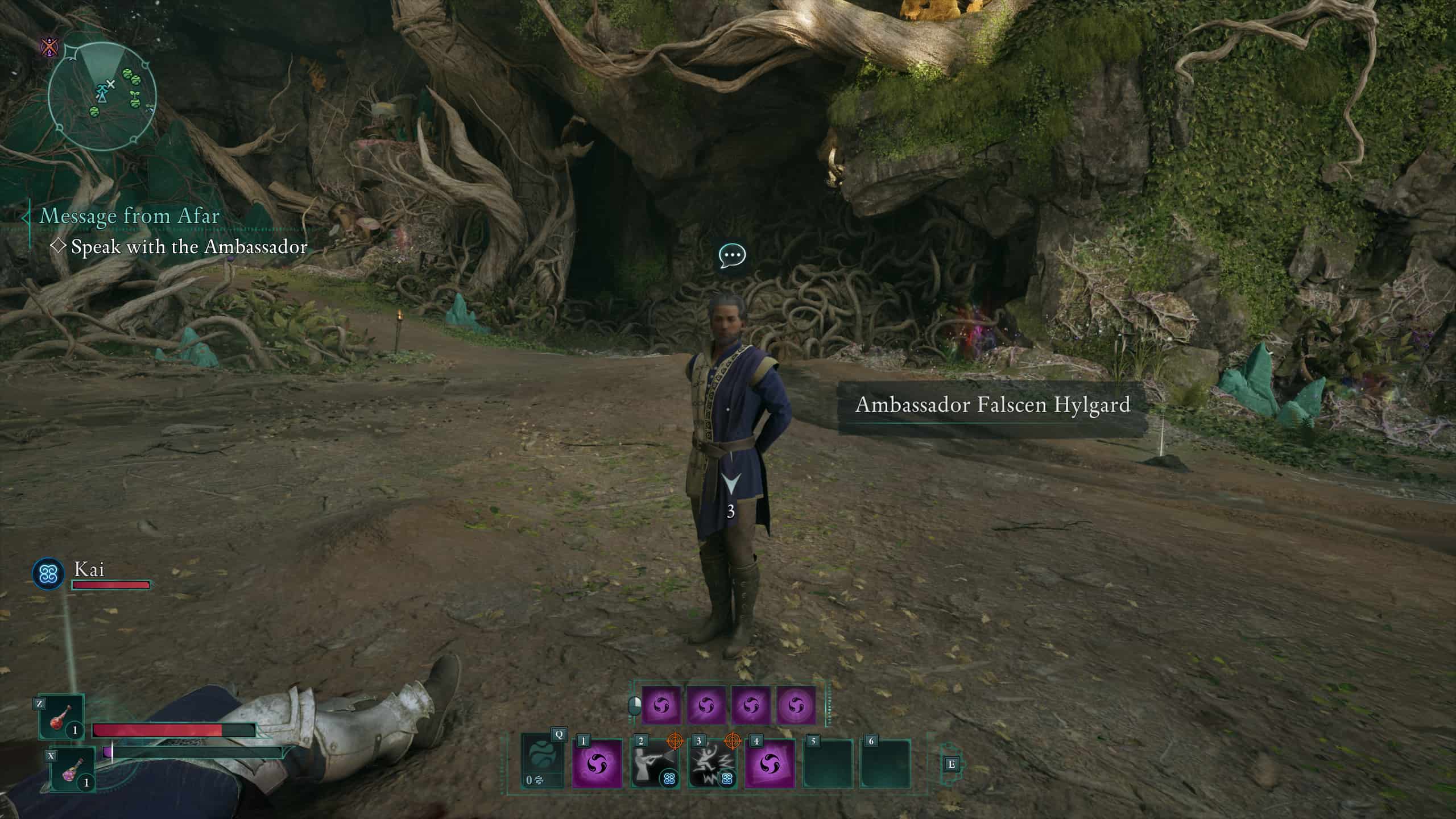Select empty hotbar slot 5

pyautogui.click(x=828, y=763)
